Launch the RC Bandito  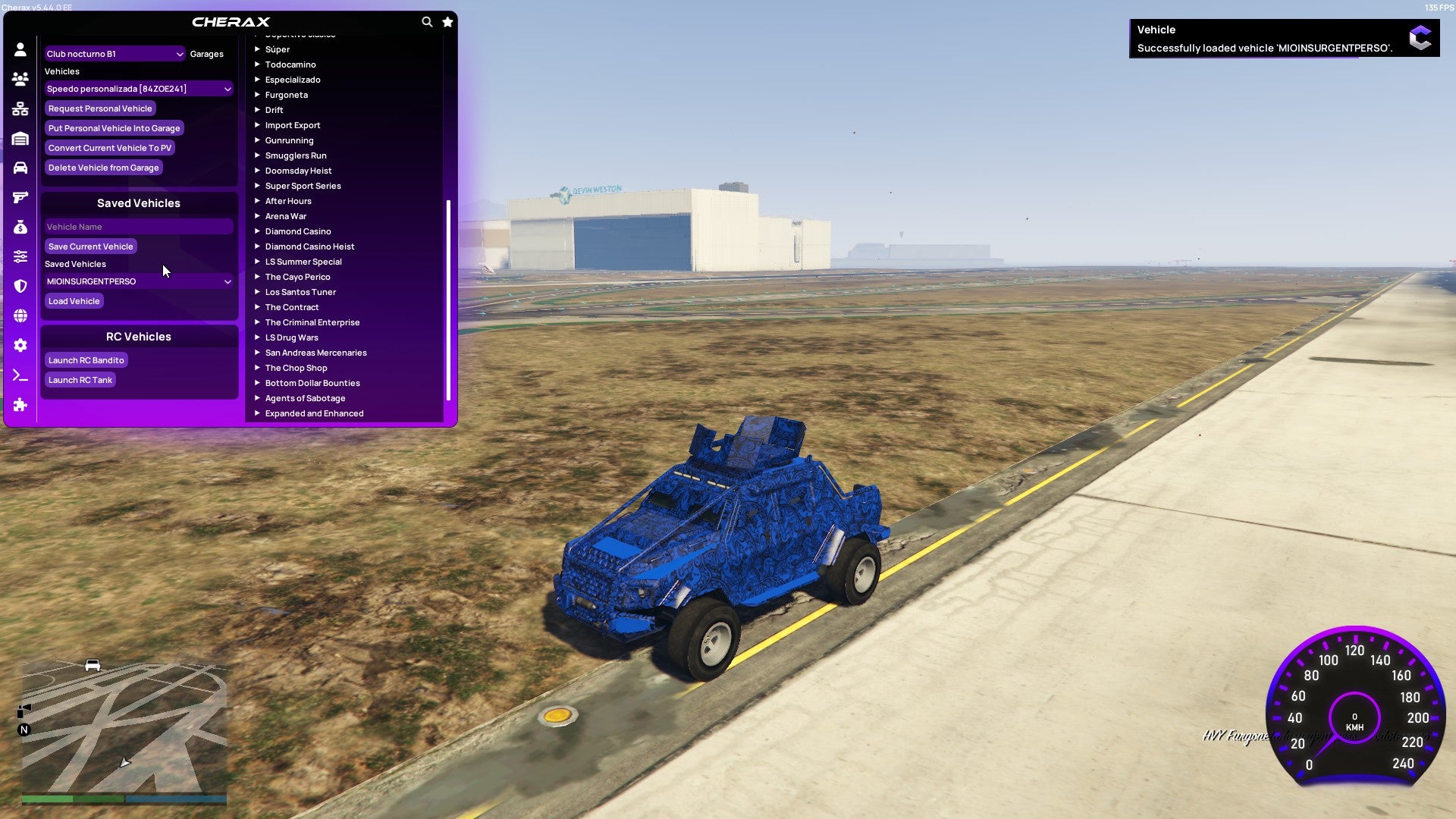click(x=86, y=360)
